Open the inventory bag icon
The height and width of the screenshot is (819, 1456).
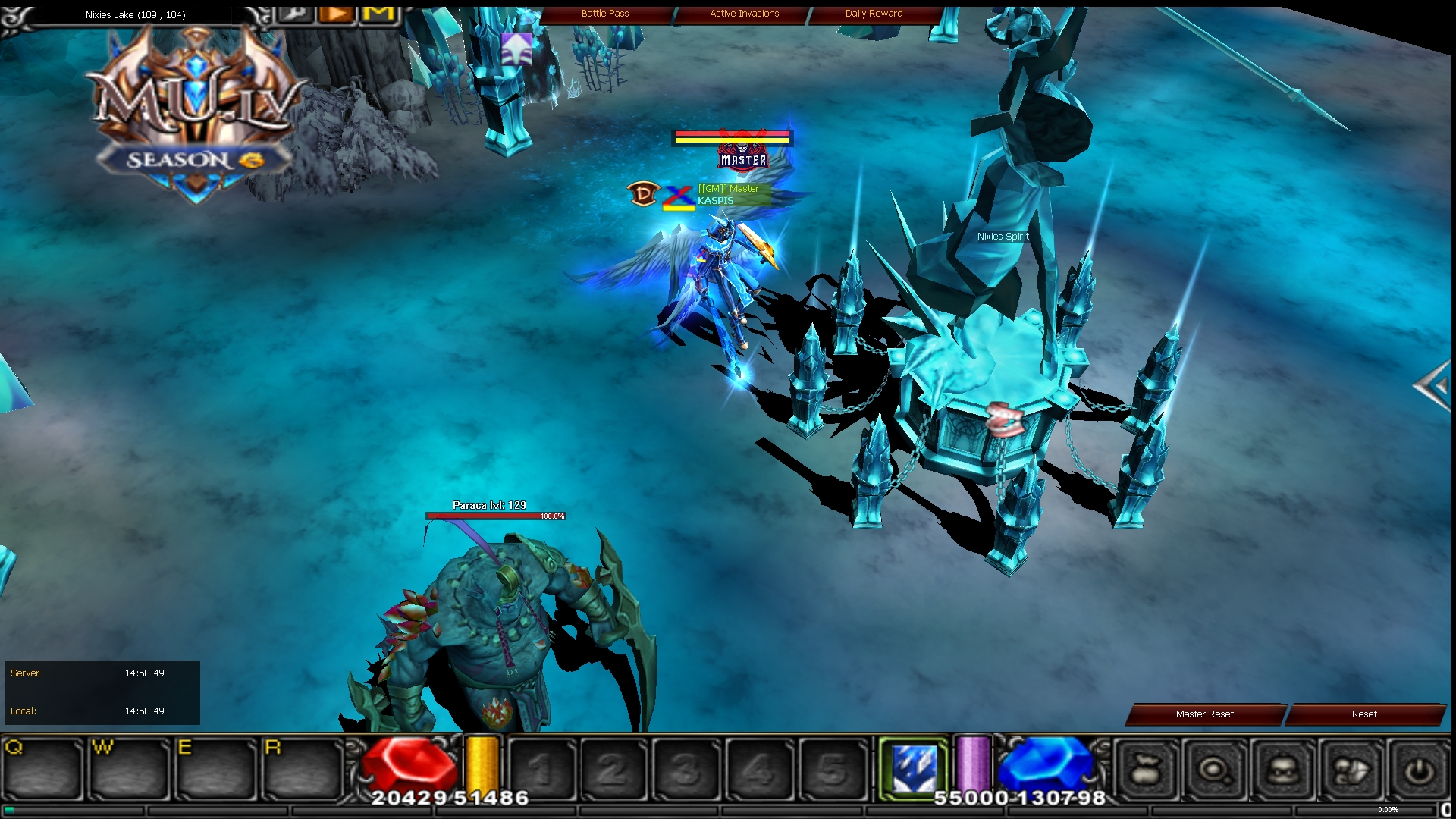1147,768
